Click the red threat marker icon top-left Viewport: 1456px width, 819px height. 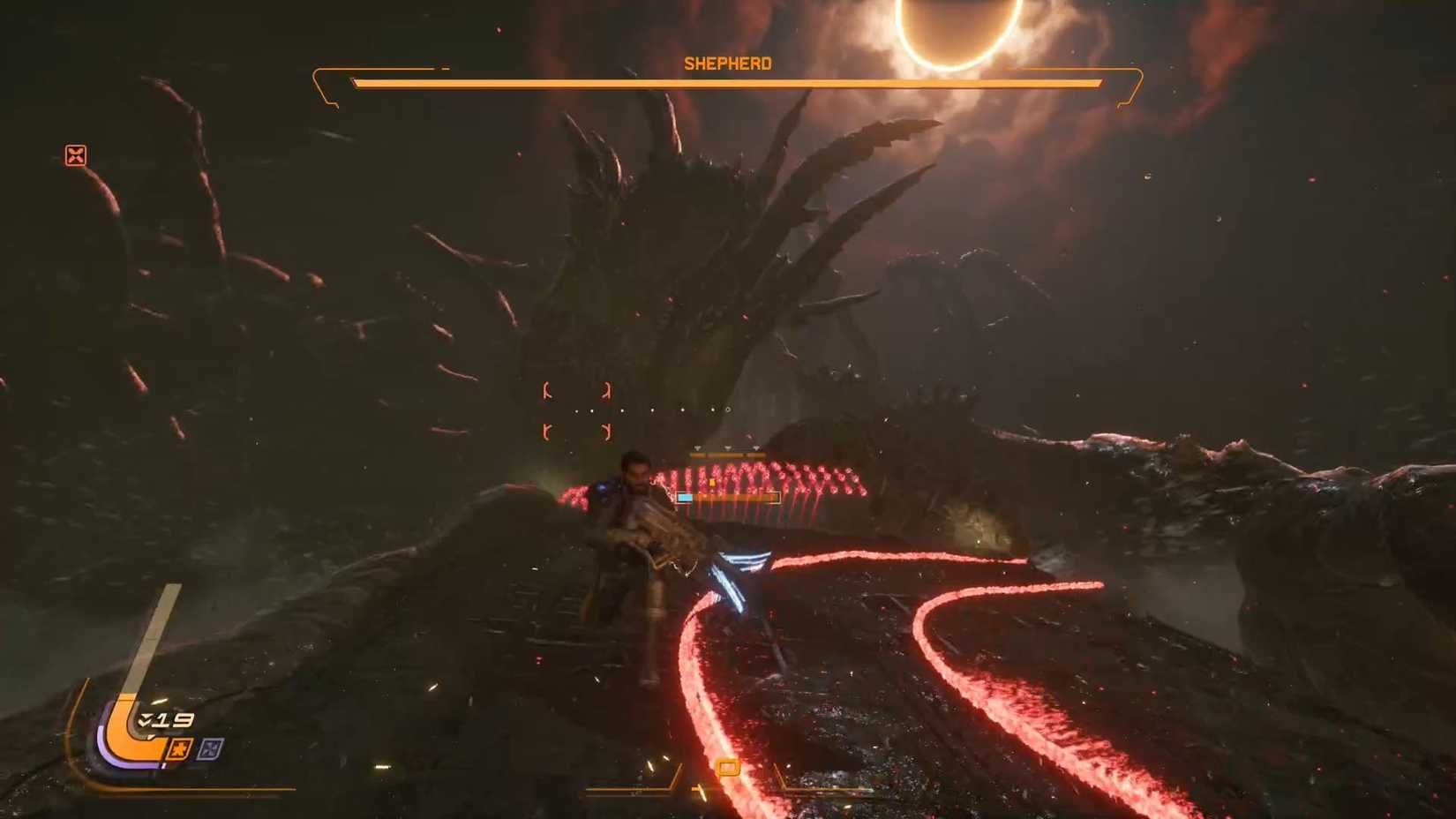coord(76,156)
